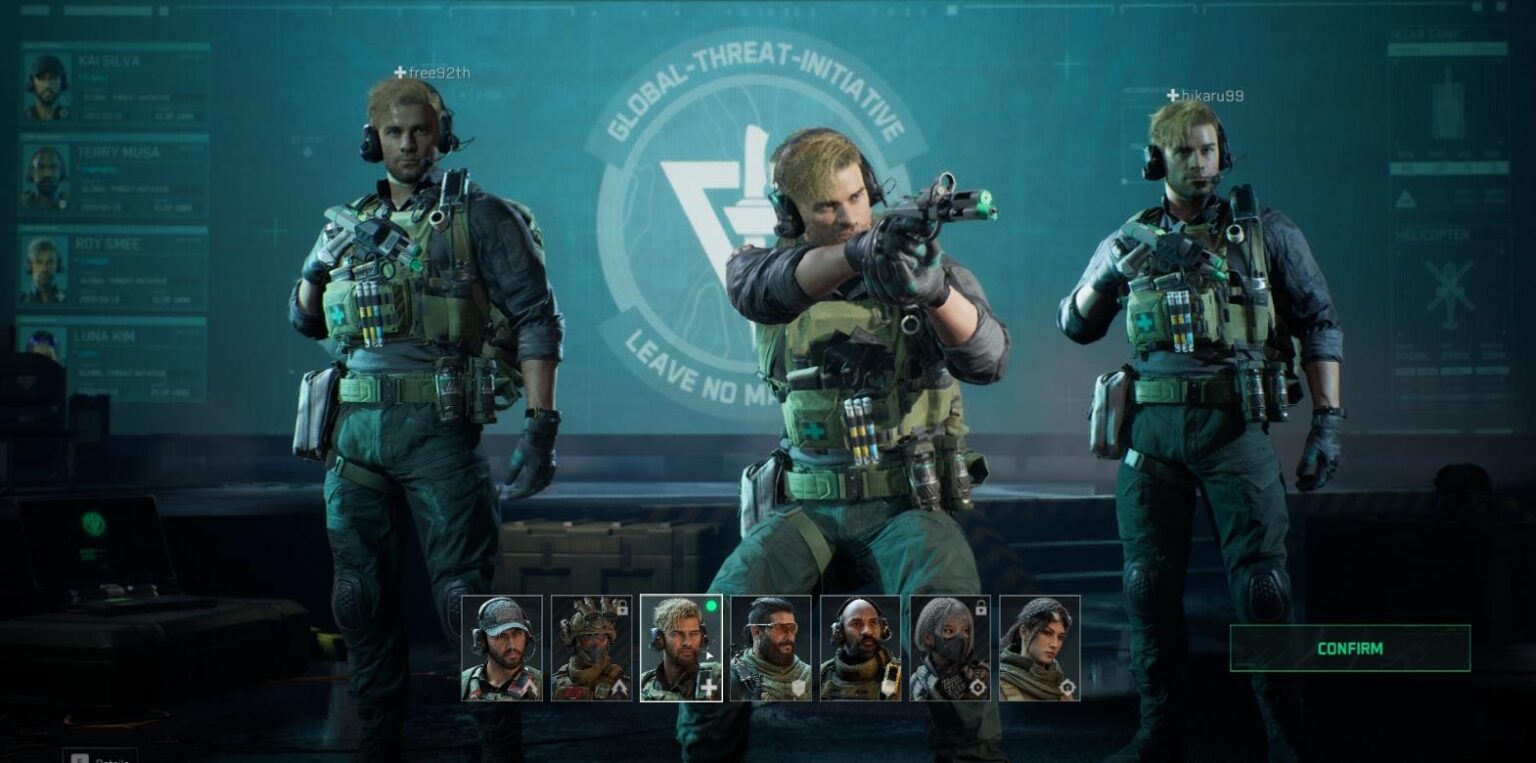Select the operator with orange glasses
Viewport: 1536px width, 763px height.
click(x=770, y=647)
